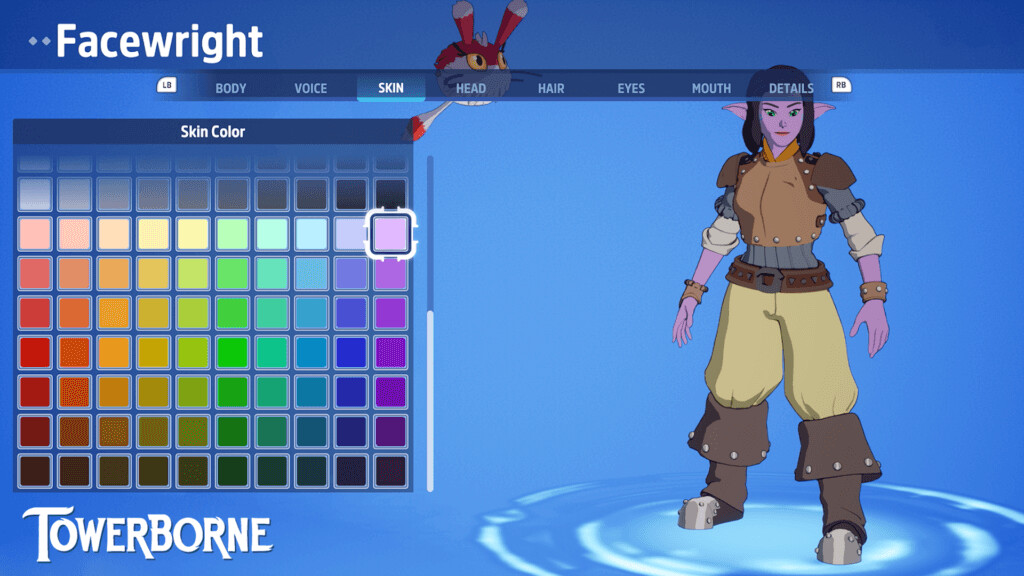1024x576 pixels.
Task: Open the Hair customization tab
Action: [551, 88]
